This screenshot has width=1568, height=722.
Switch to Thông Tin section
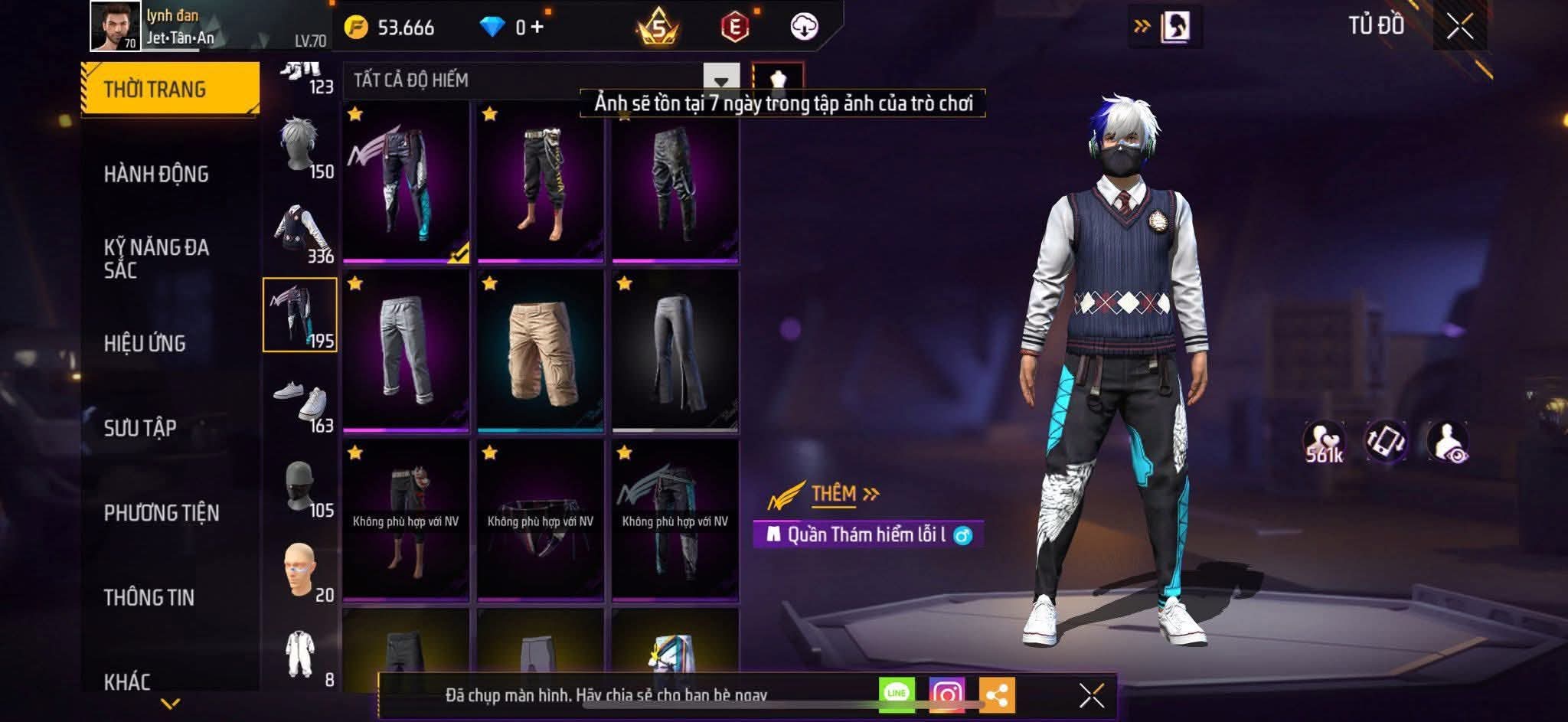pyautogui.click(x=149, y=597)
